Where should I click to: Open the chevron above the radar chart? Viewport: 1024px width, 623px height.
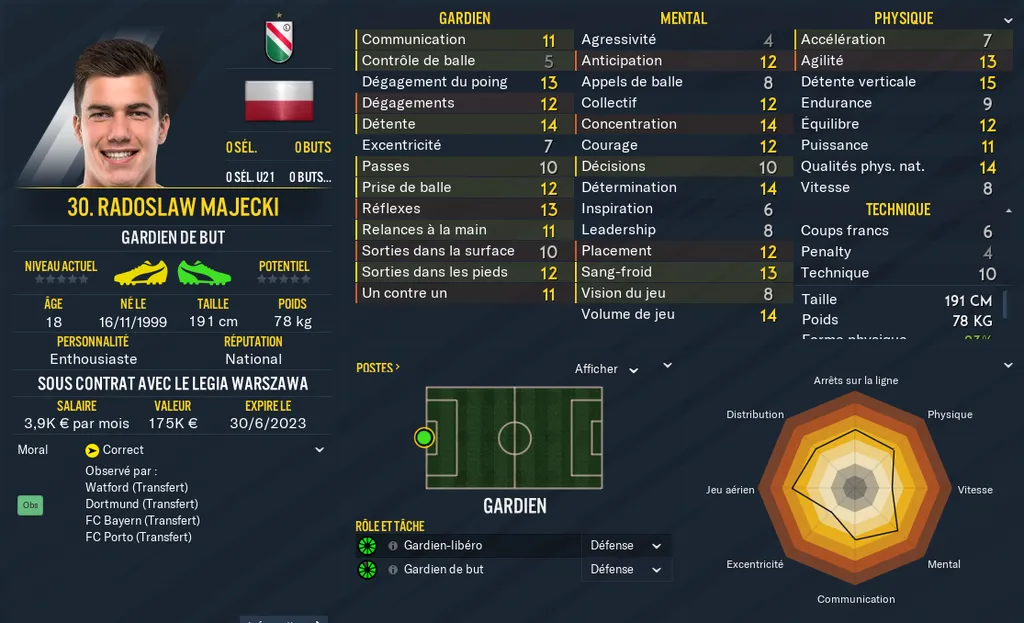point(668,366)
